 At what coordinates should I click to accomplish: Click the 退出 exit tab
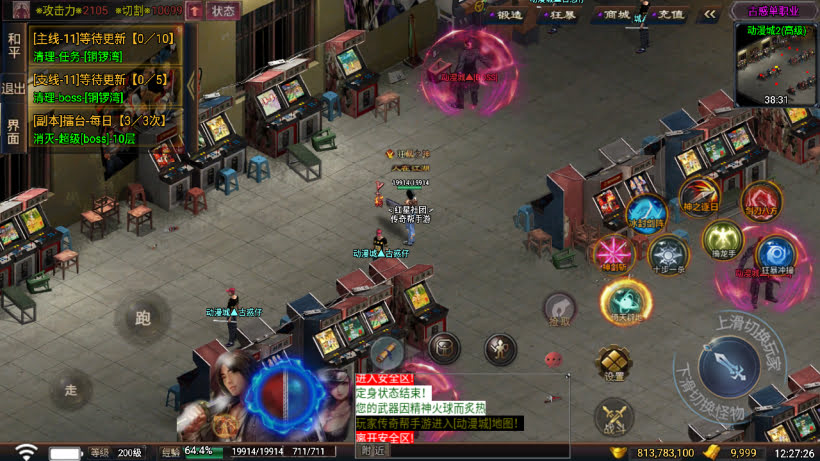coord(13,88)
